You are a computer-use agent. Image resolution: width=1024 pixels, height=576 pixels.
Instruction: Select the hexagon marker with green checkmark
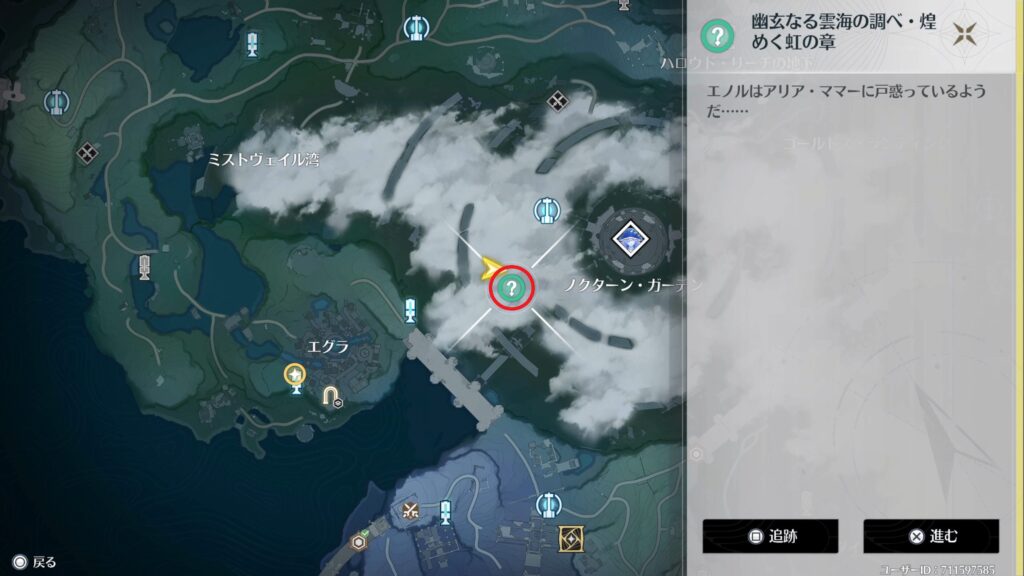[x=359, y=541]
